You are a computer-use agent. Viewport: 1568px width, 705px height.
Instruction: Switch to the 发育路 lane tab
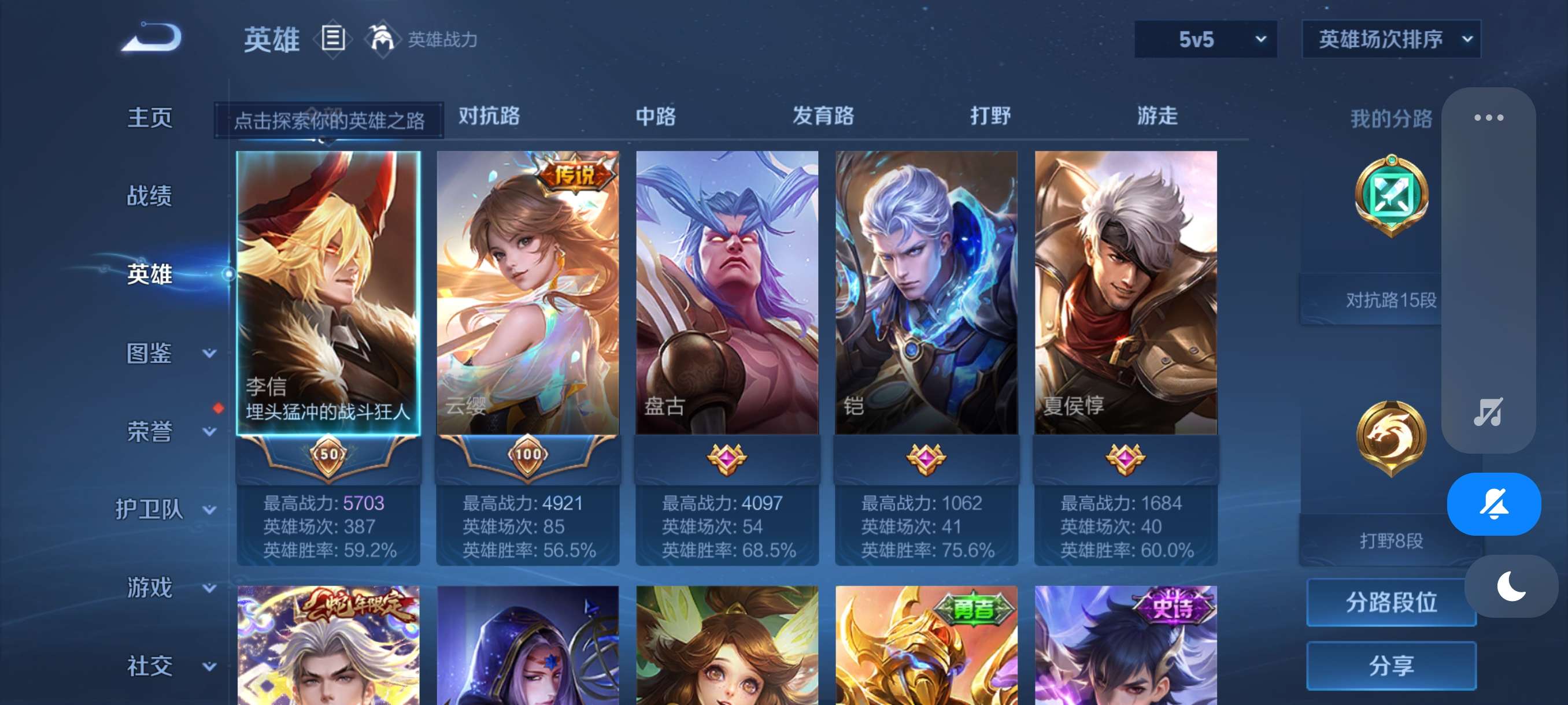[824, 116]
